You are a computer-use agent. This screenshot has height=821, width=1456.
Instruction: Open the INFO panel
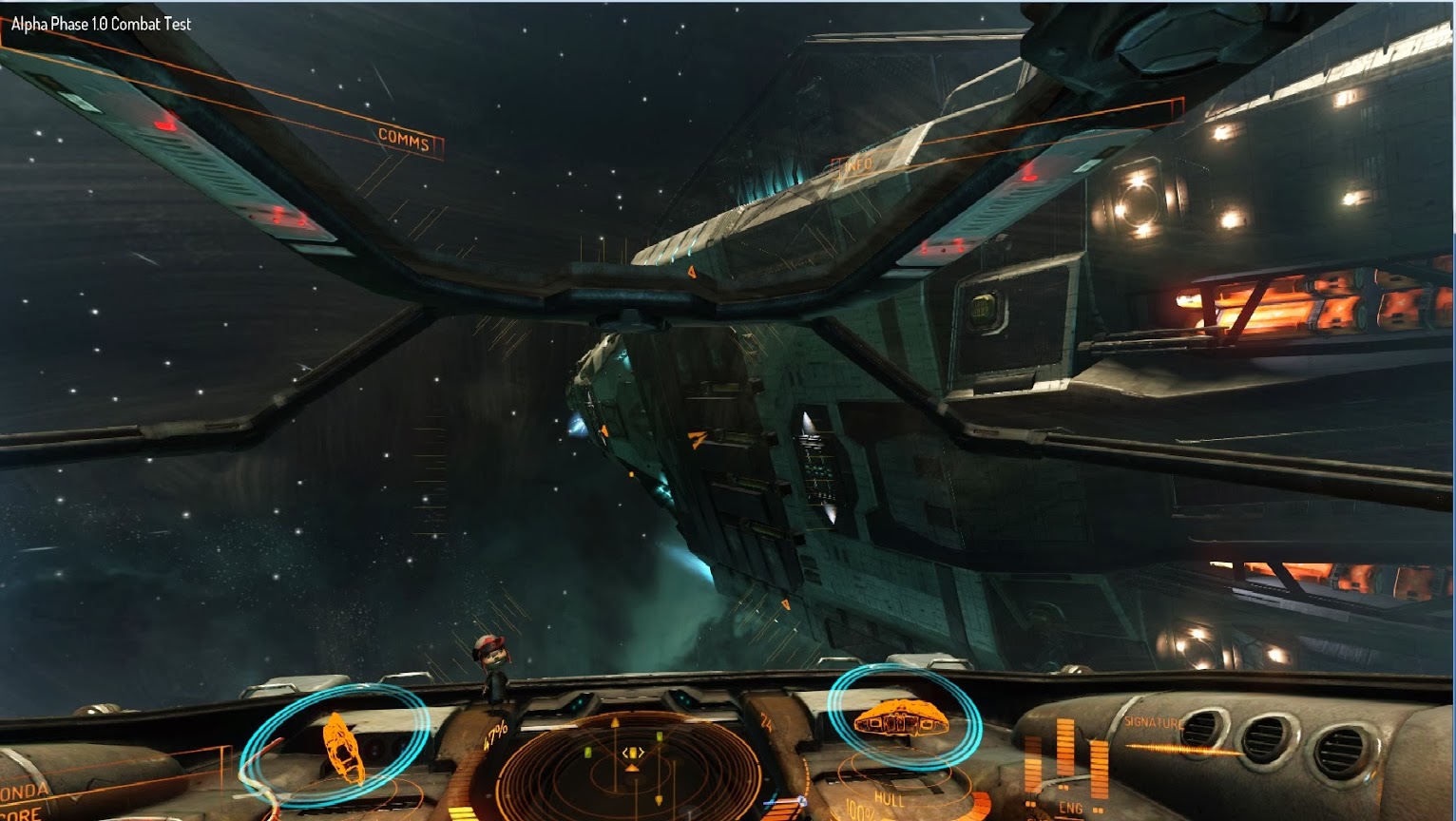point(856,165)
